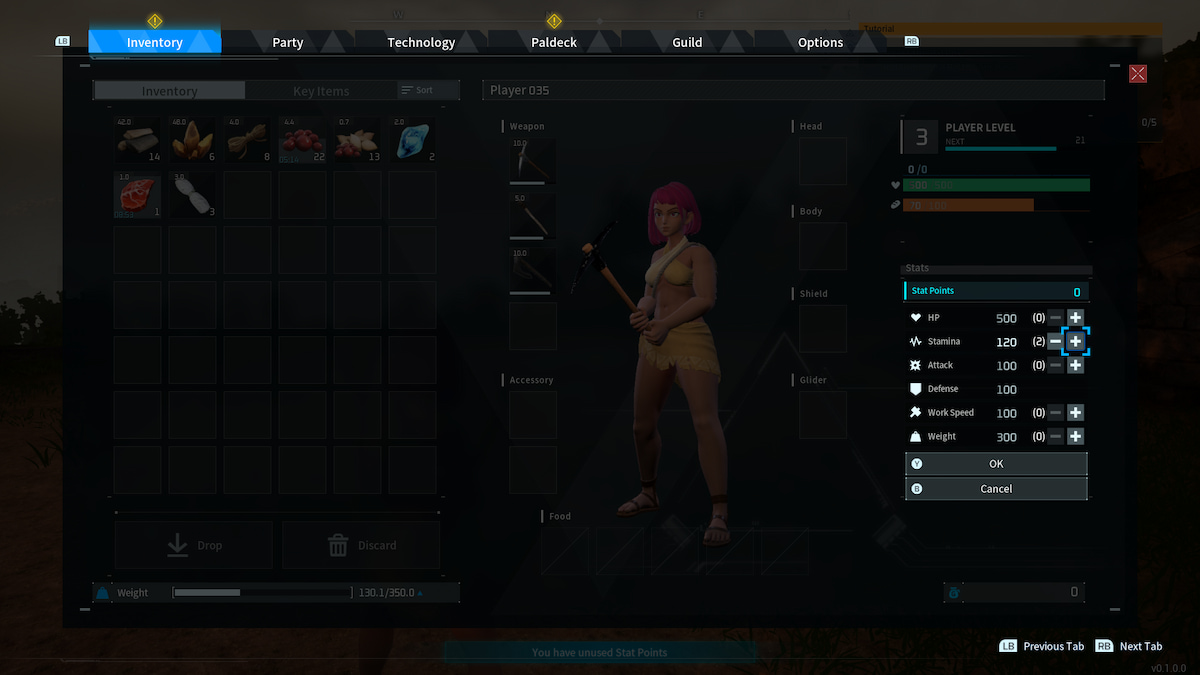Screen dimensions: 1200x675
Task: Cancel the stat point allocation
Action: pos(996,489)
